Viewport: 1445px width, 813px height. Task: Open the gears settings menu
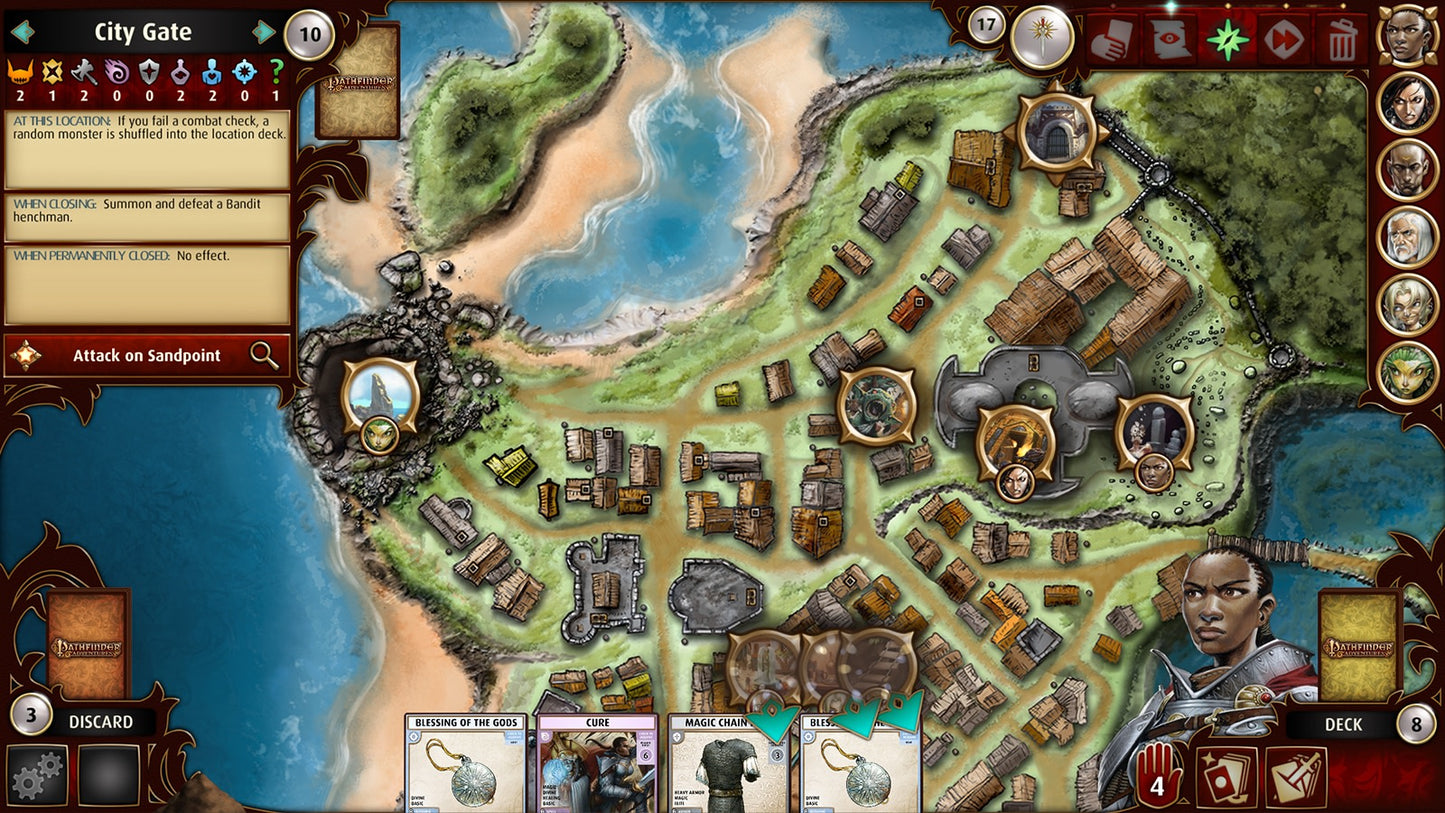click(x=37, y=775)
